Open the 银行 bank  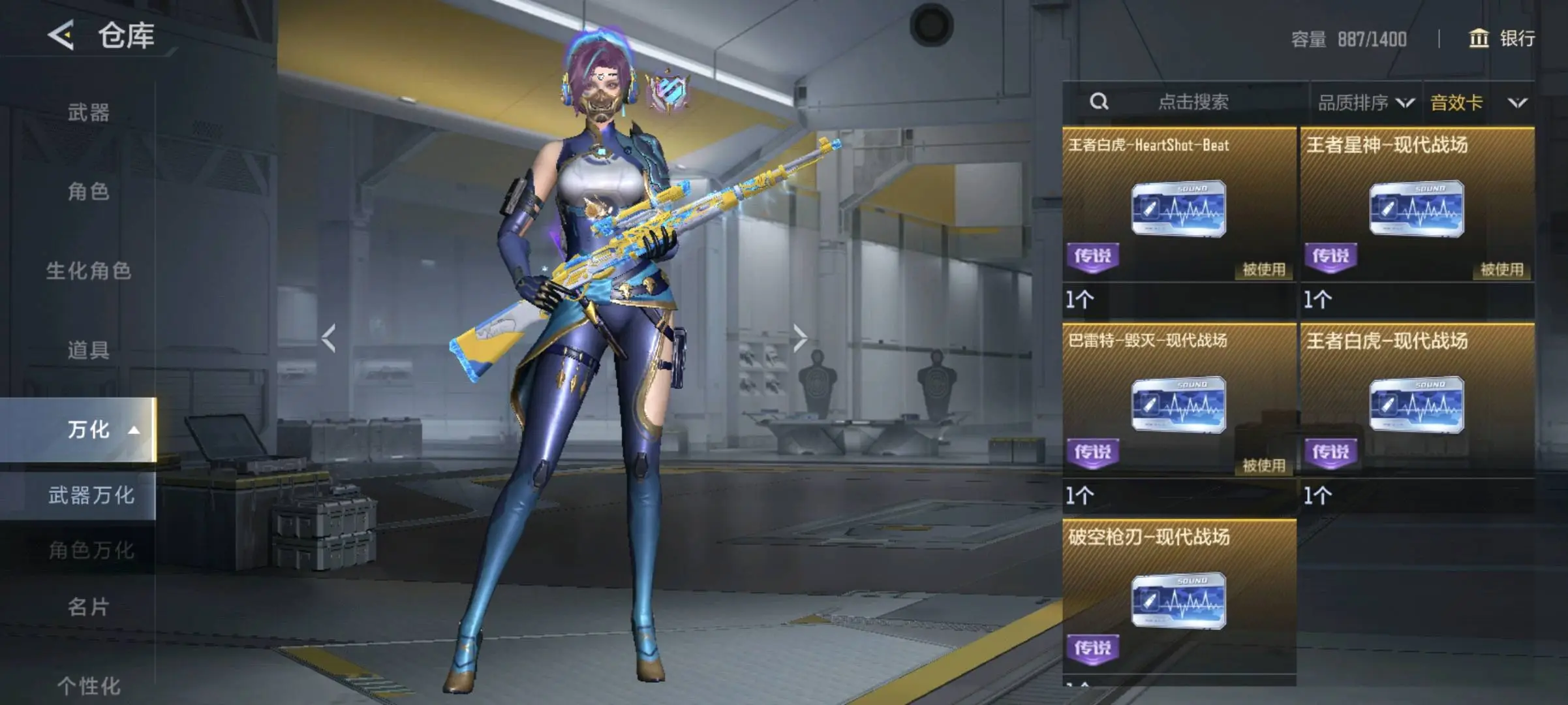click(1502, 39)
